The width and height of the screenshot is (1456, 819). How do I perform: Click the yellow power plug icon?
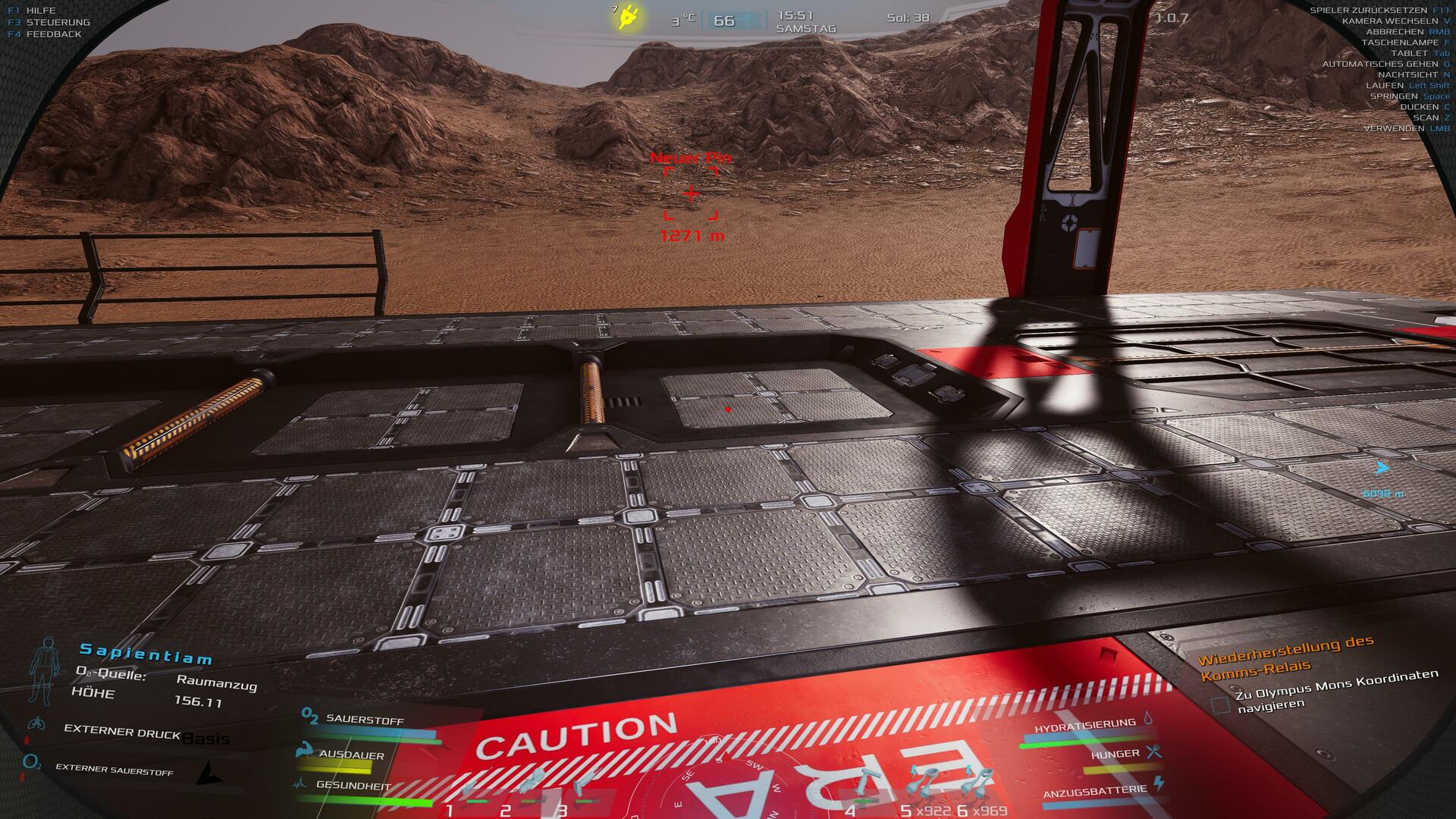[x=628, y=17]
